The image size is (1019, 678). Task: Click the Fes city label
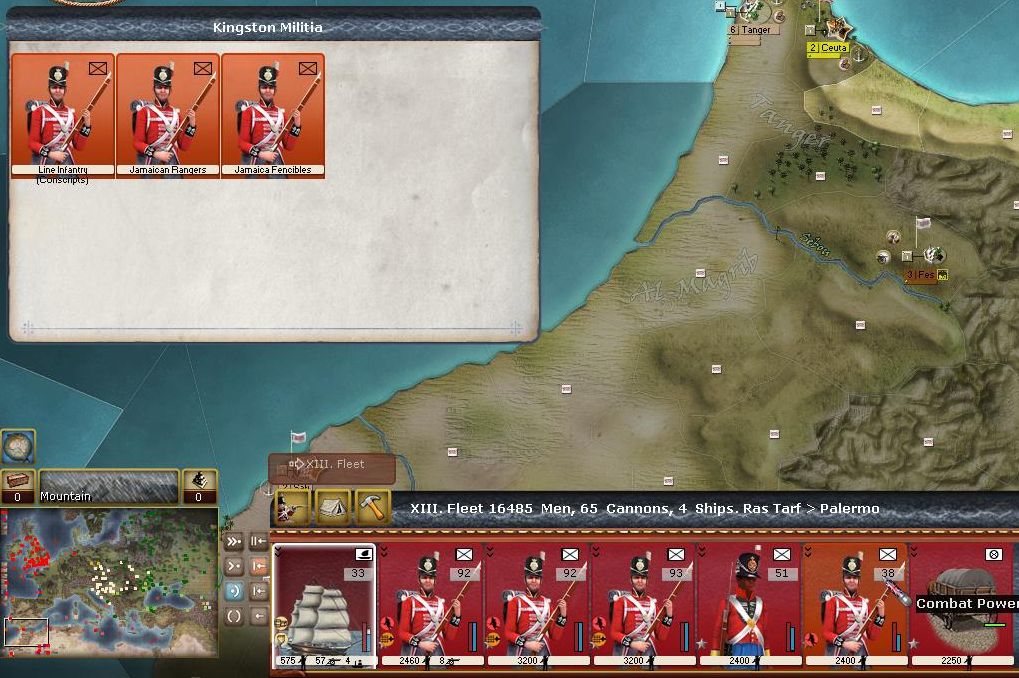[920, 275]
